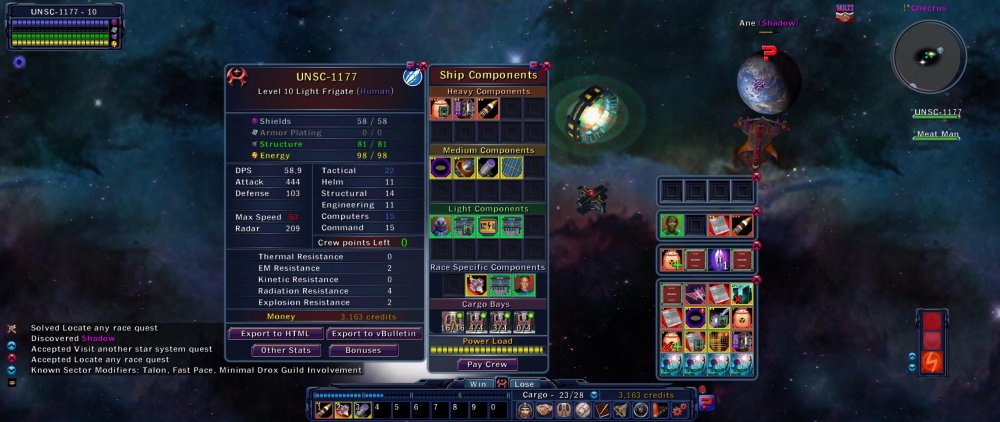Click the Export to HTML button
Viewport: 1000px width, 422px height.
[x=275, y=333]
